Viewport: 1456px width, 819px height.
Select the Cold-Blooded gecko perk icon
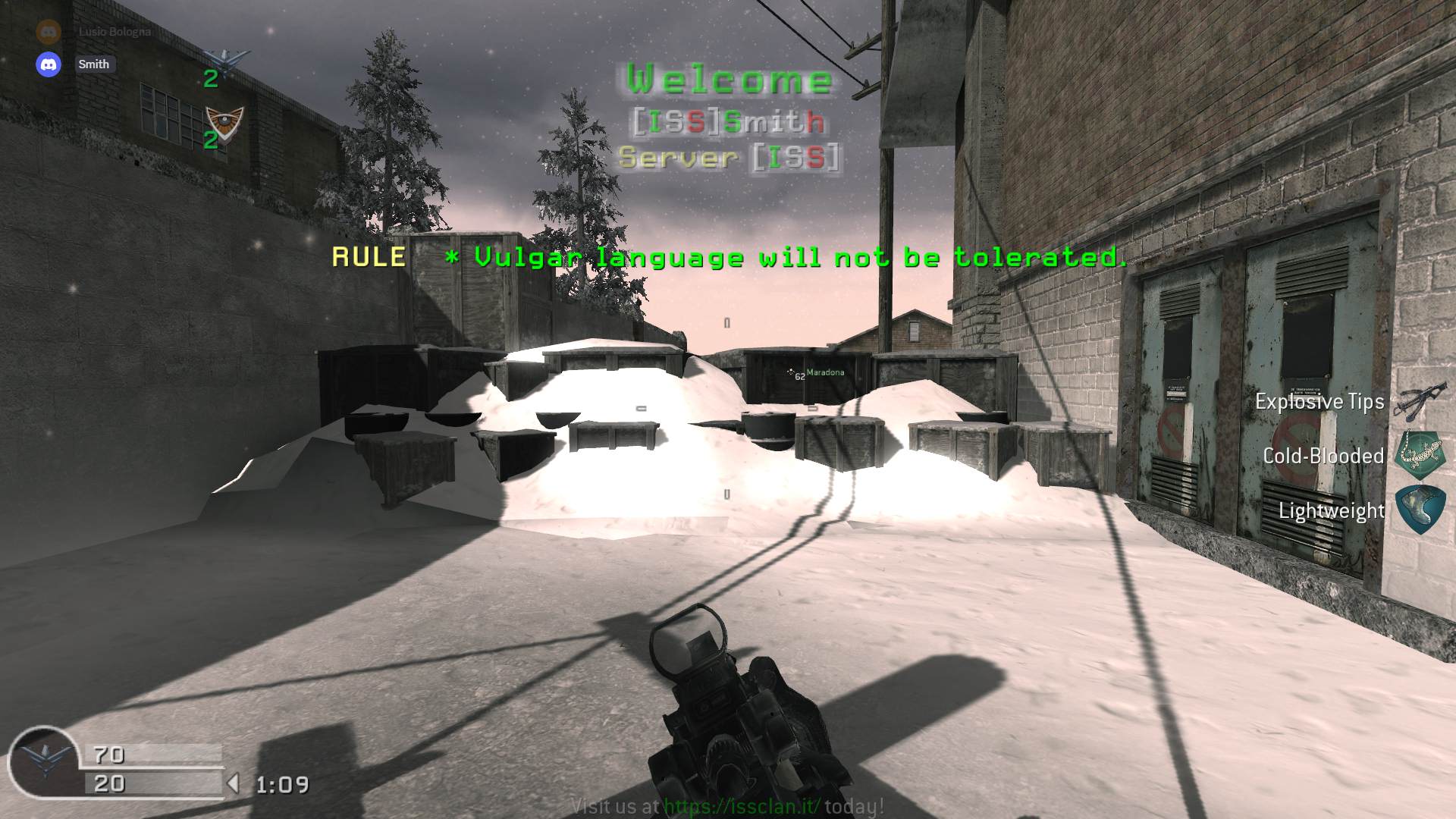tap(1420, 455)
